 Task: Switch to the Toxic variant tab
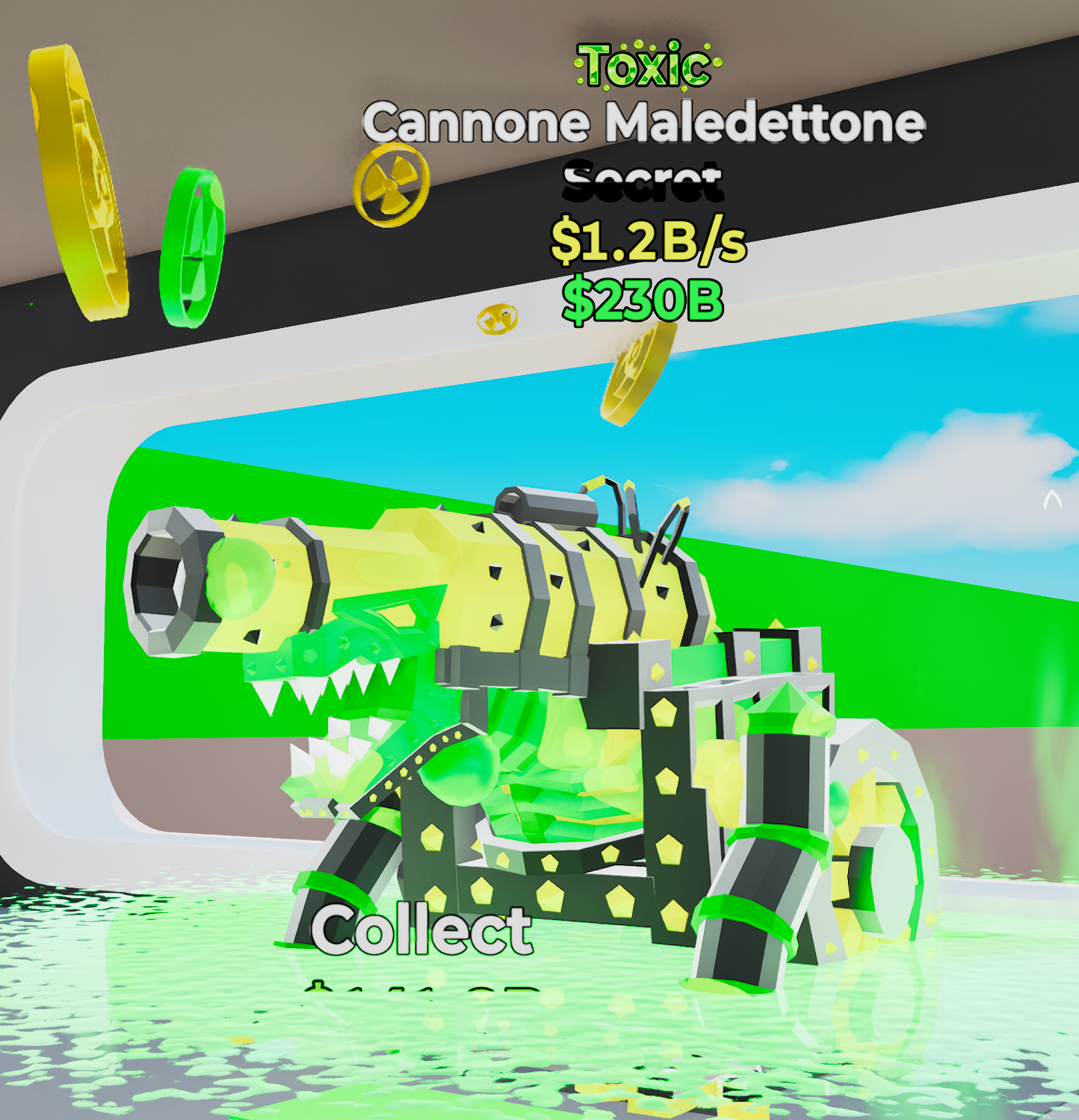pyautogui.click(x=644, y=67)
